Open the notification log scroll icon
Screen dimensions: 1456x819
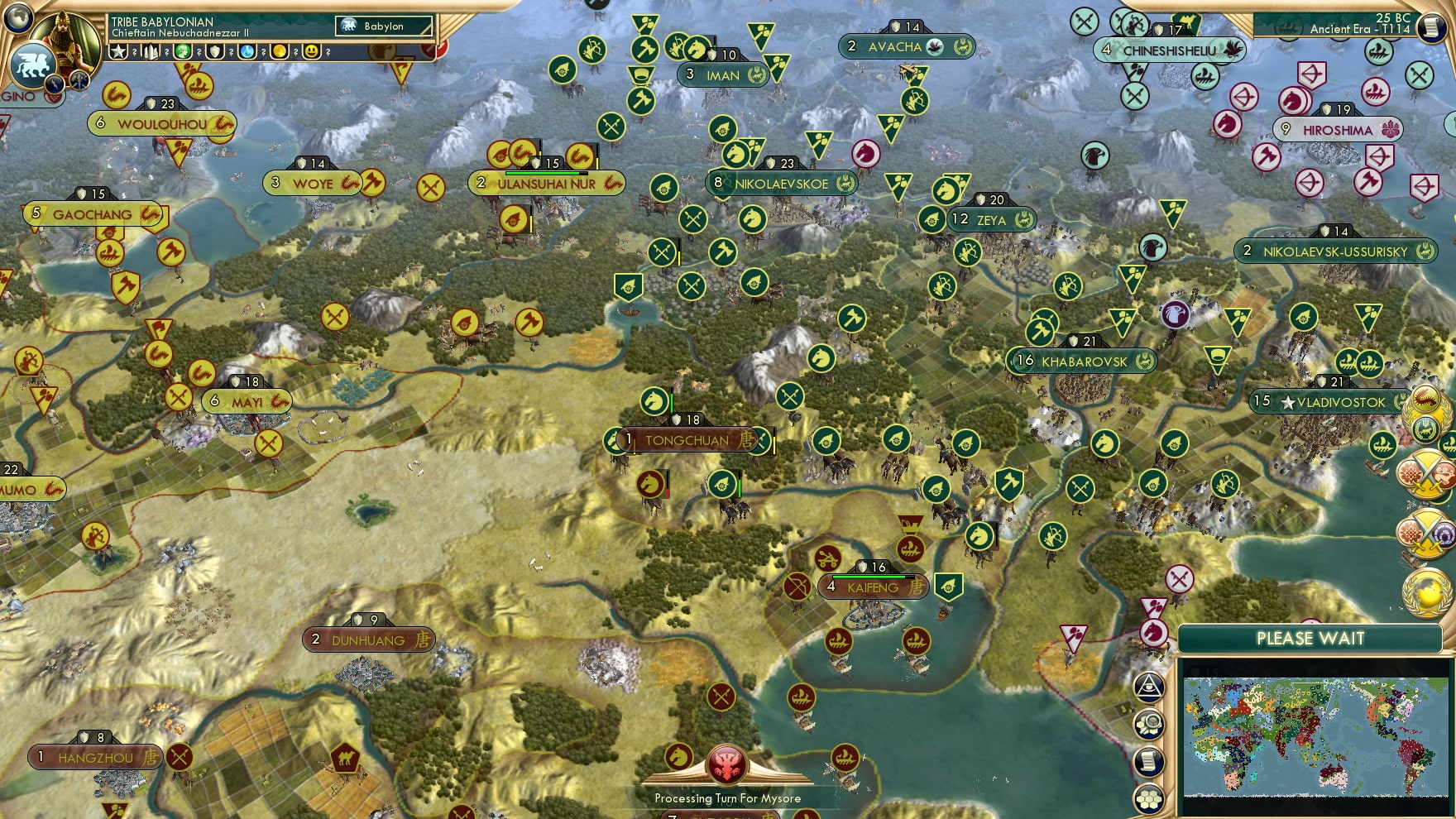[1149, 759]
